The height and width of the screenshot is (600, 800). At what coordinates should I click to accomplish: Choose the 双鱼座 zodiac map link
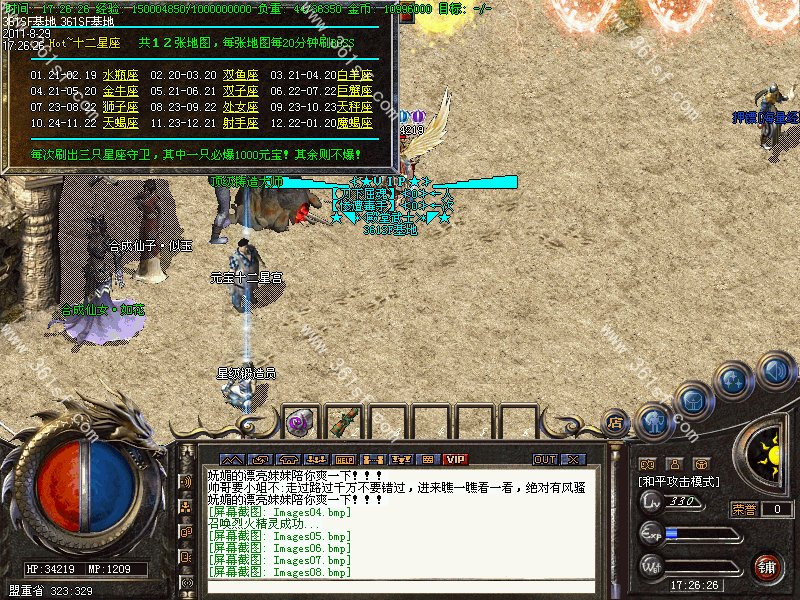pos(240,75)
